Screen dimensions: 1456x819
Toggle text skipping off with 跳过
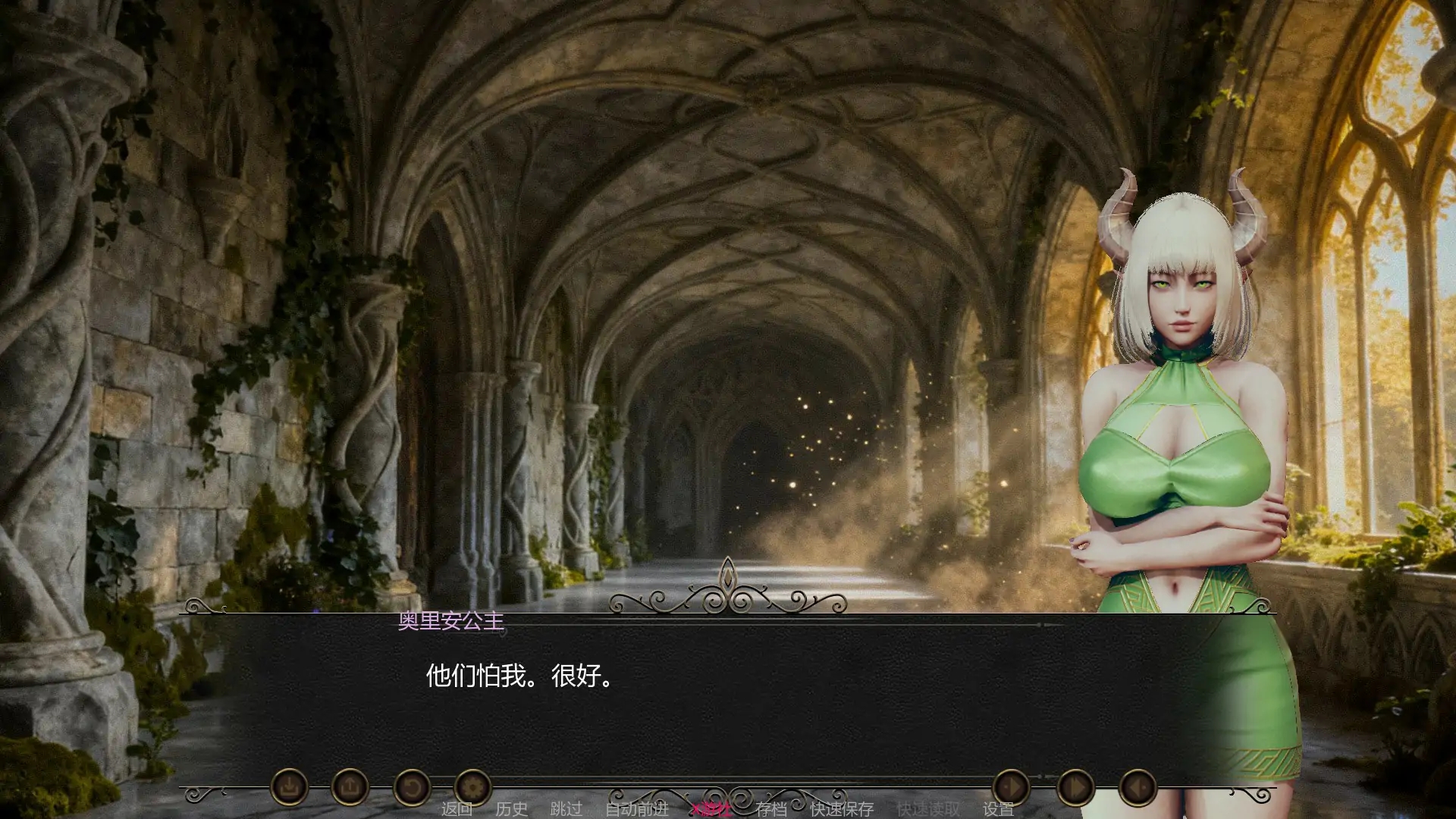[566, 809]
